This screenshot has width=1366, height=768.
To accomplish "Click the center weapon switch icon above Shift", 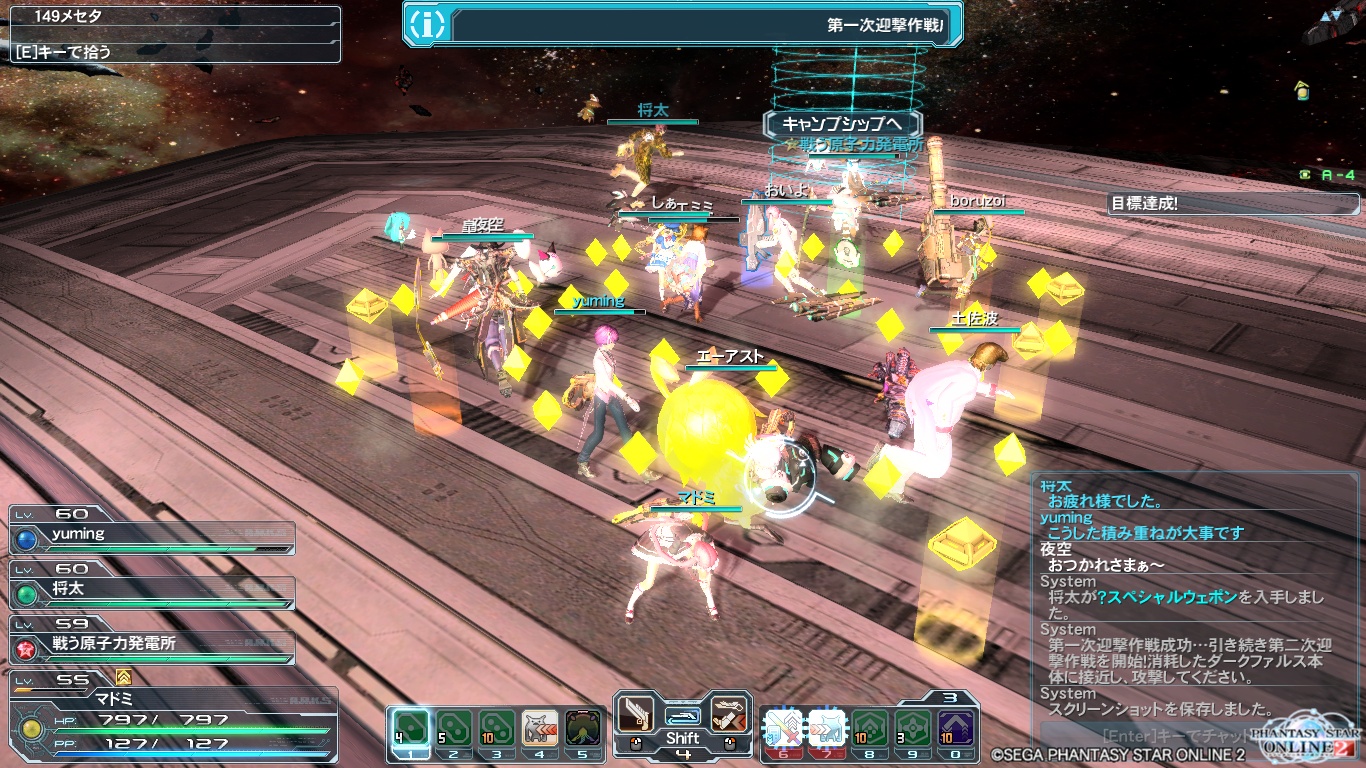I will tap(683, 715).
